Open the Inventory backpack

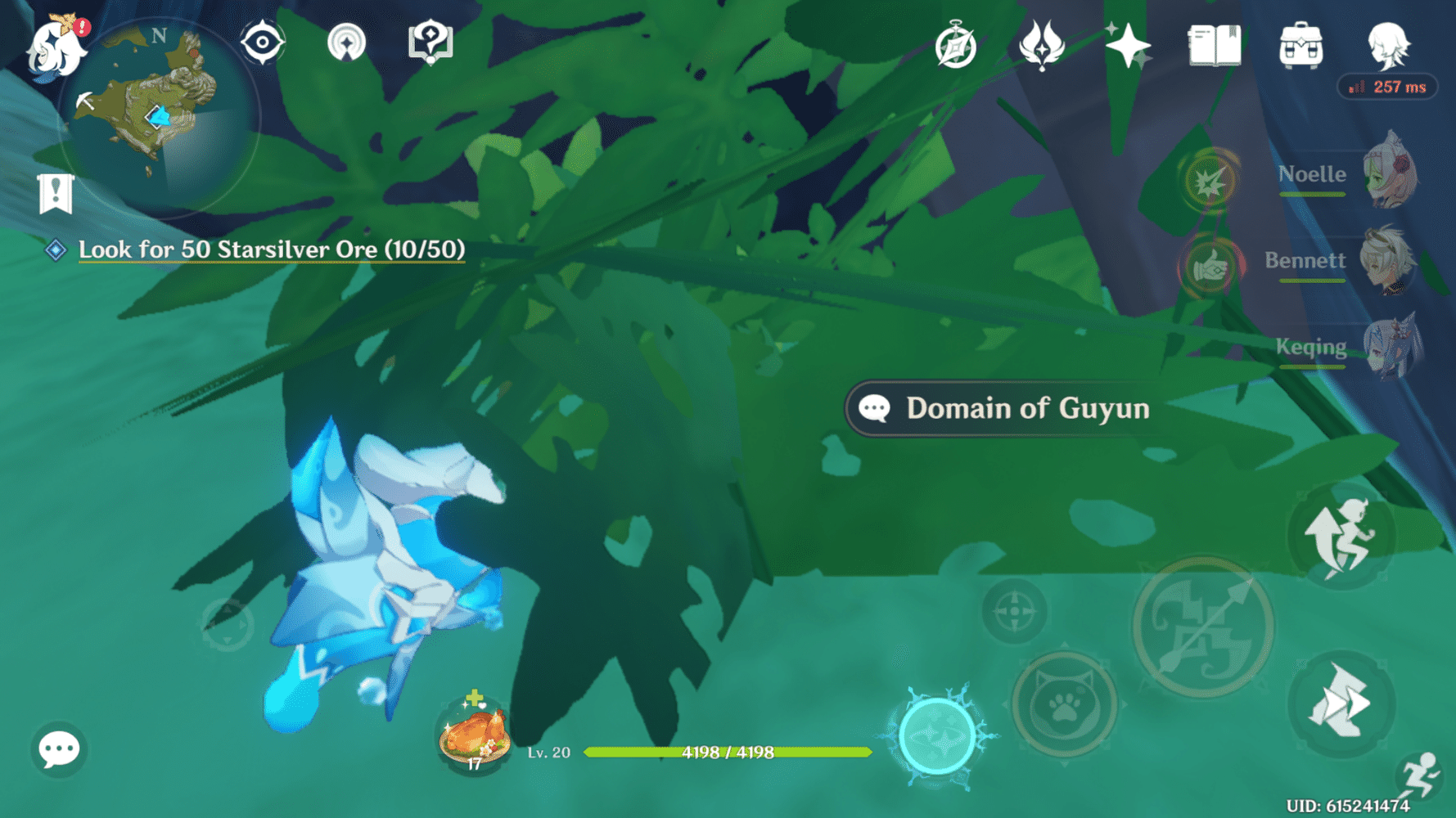coord(1301,45)
